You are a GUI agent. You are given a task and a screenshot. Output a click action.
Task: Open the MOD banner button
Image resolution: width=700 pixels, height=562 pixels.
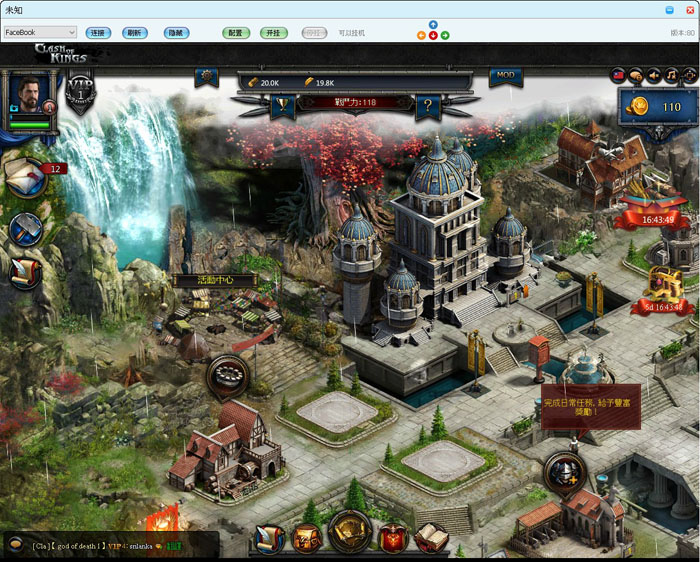point(506,76)
